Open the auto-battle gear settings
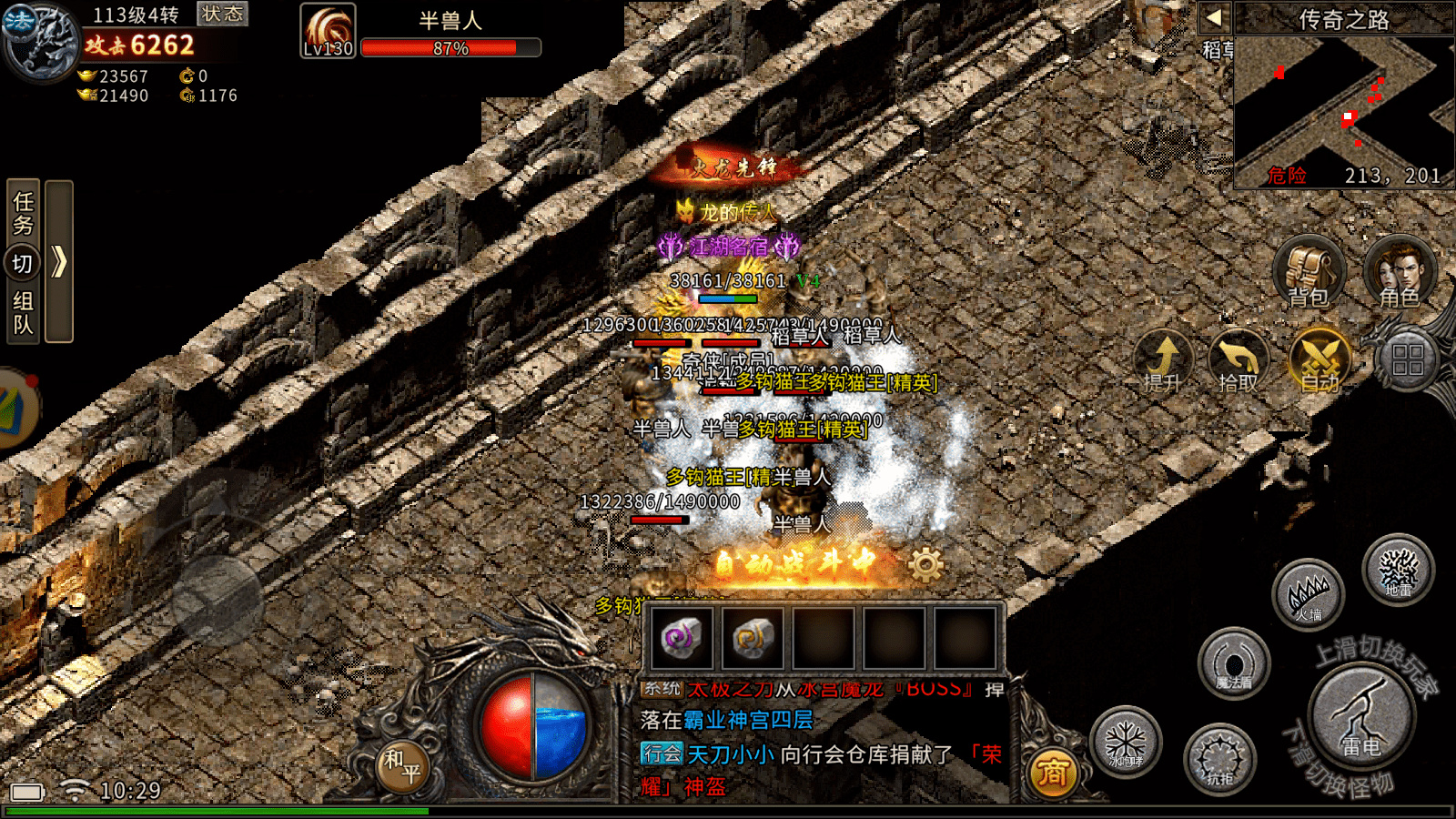The width and height of the screenshot is (1456, 819). [925, 565]
